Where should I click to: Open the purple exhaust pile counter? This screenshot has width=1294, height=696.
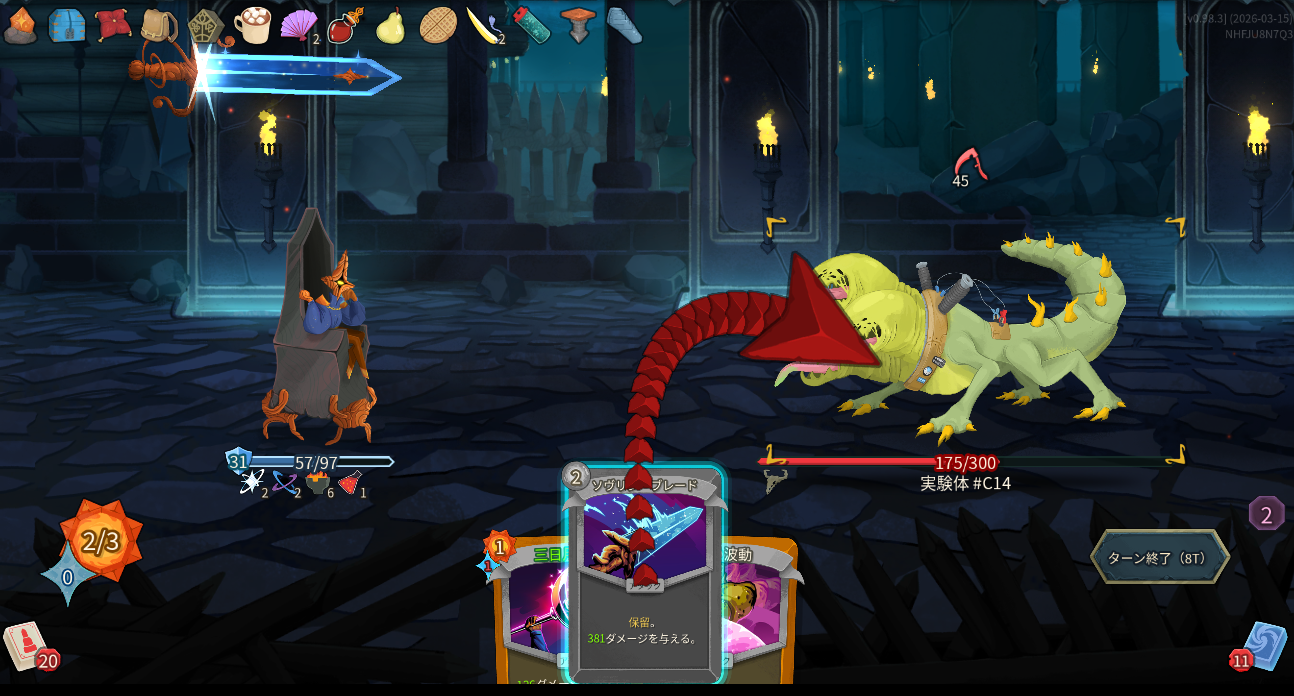coord(1266,515)
